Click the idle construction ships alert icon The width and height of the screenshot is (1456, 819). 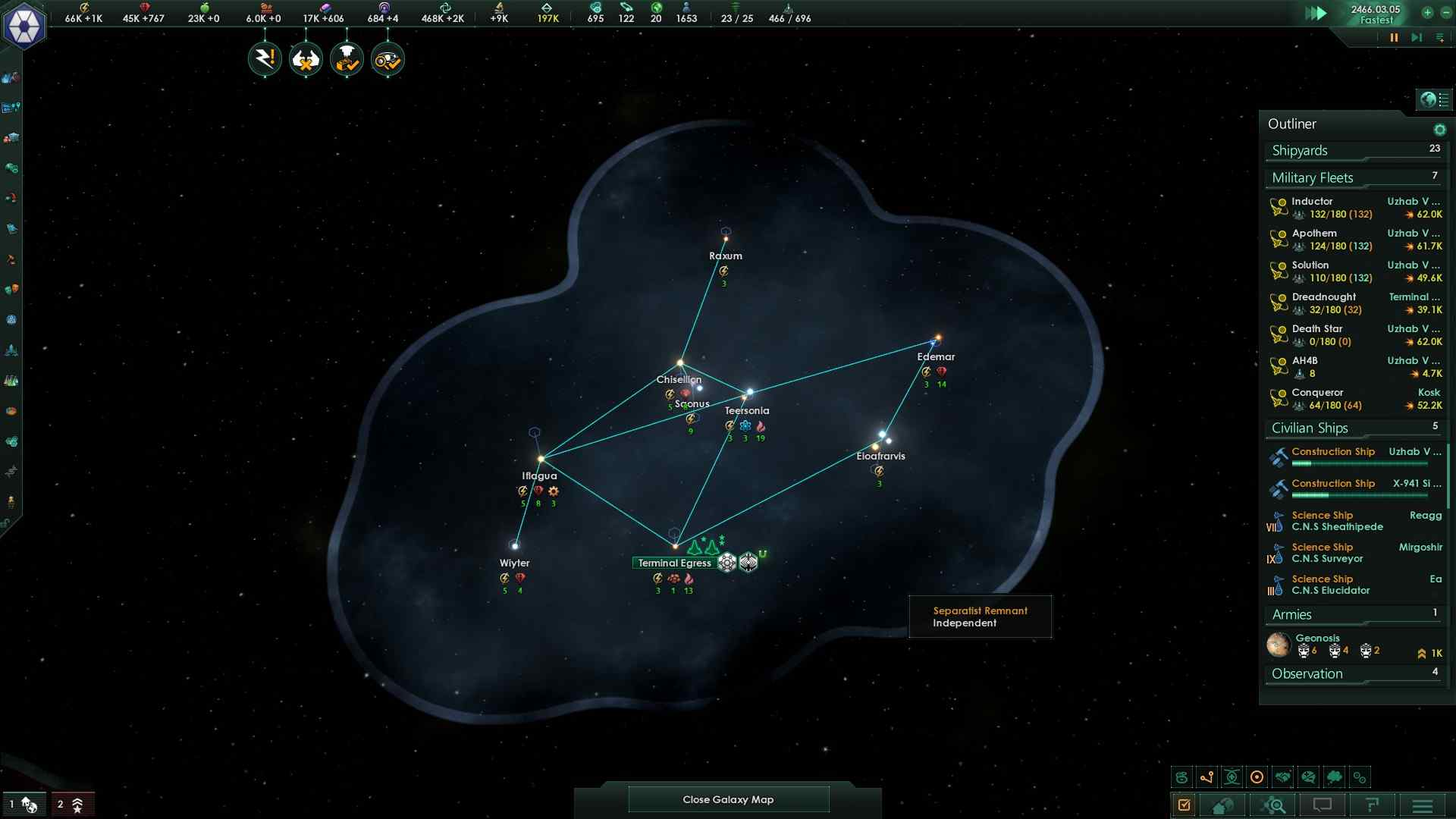pos(305,58)
